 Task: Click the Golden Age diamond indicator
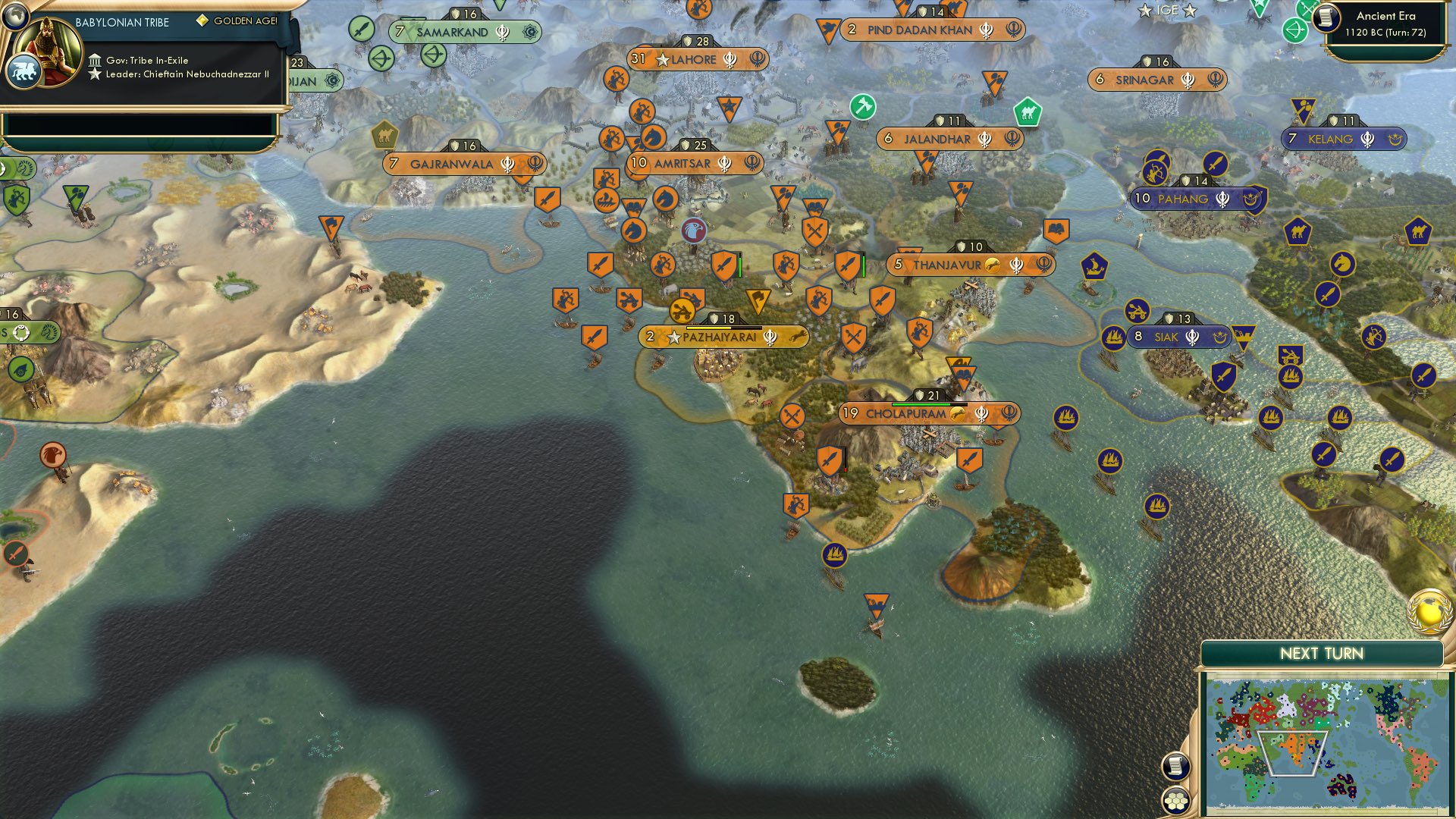202,21
